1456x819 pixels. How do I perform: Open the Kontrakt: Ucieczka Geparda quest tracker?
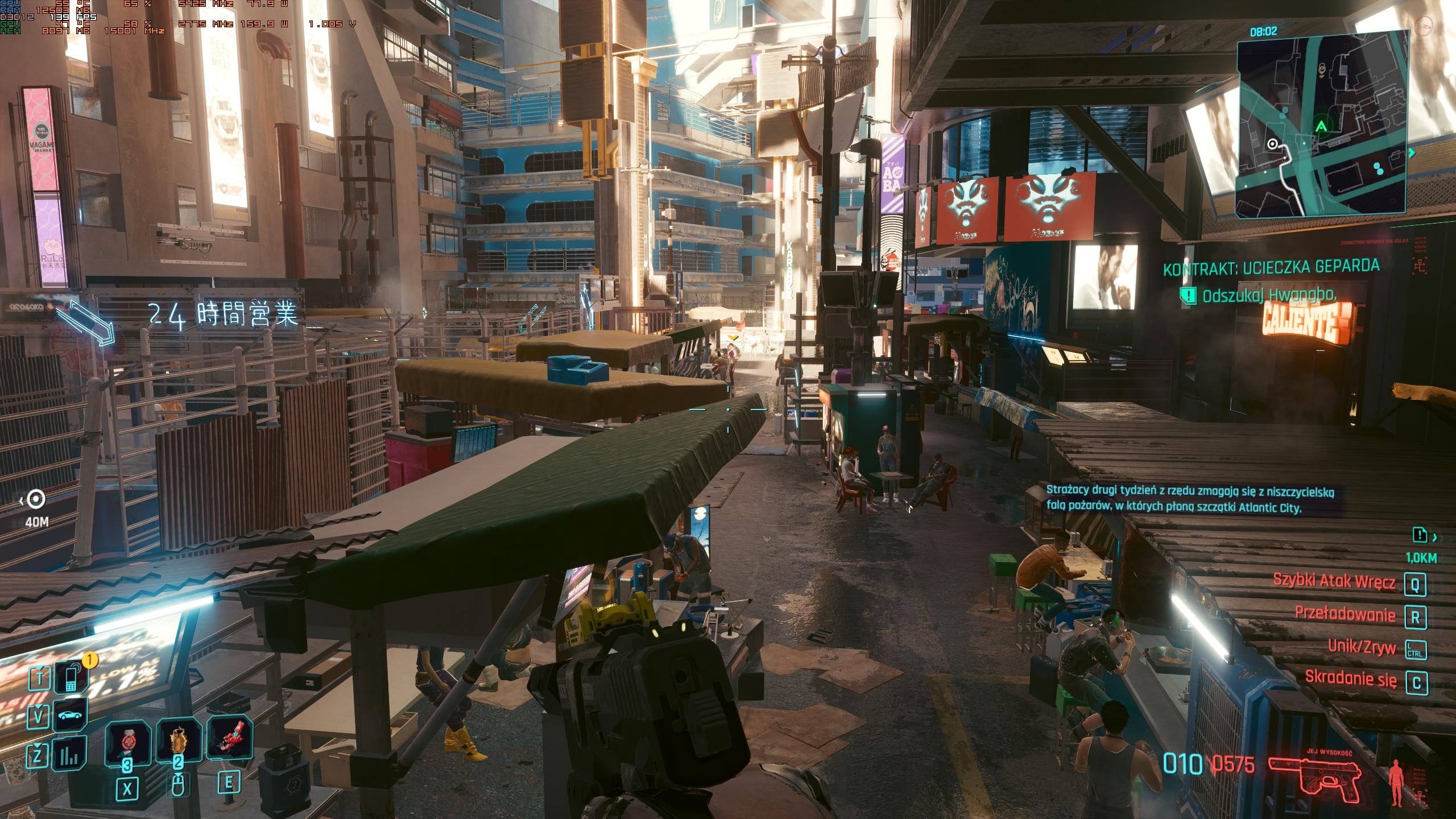[1271, 267]
